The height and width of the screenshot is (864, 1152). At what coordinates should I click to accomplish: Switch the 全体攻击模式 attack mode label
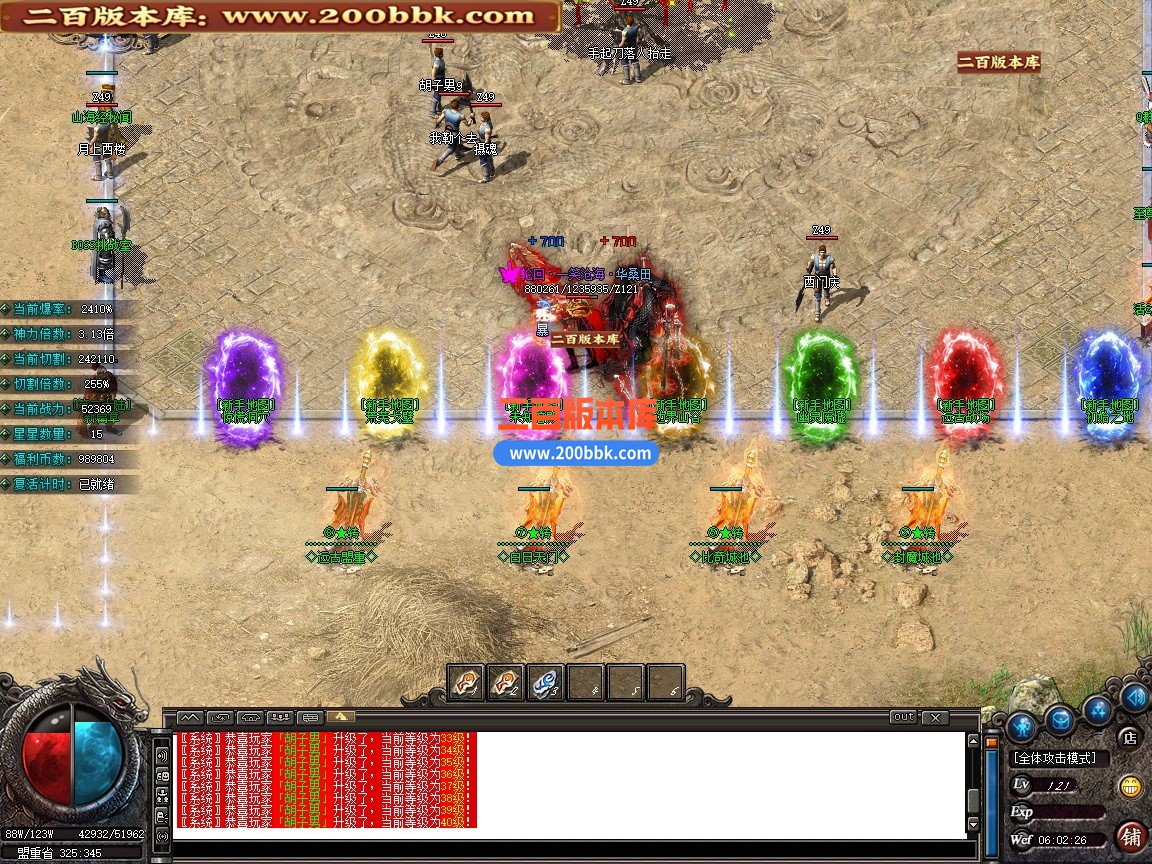pyautogui.click(x=1053, y=758)
